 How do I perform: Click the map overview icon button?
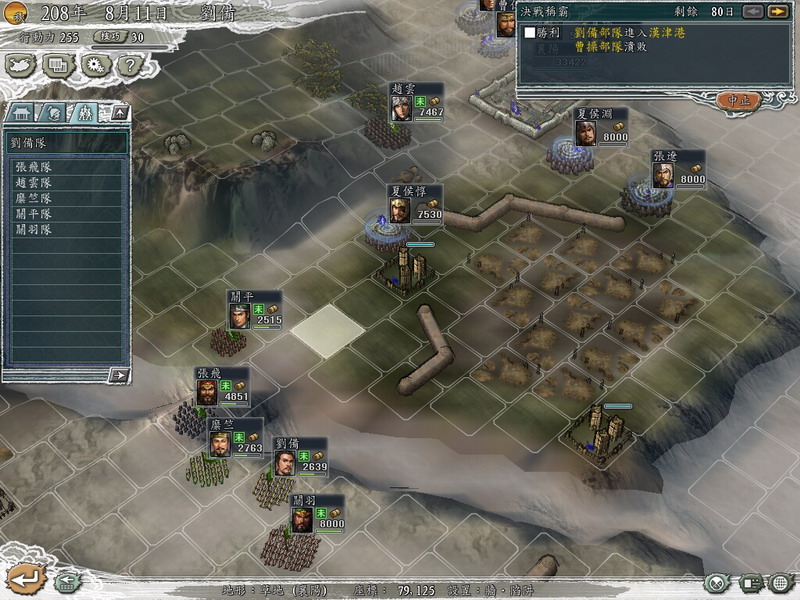tap(21, 65)
